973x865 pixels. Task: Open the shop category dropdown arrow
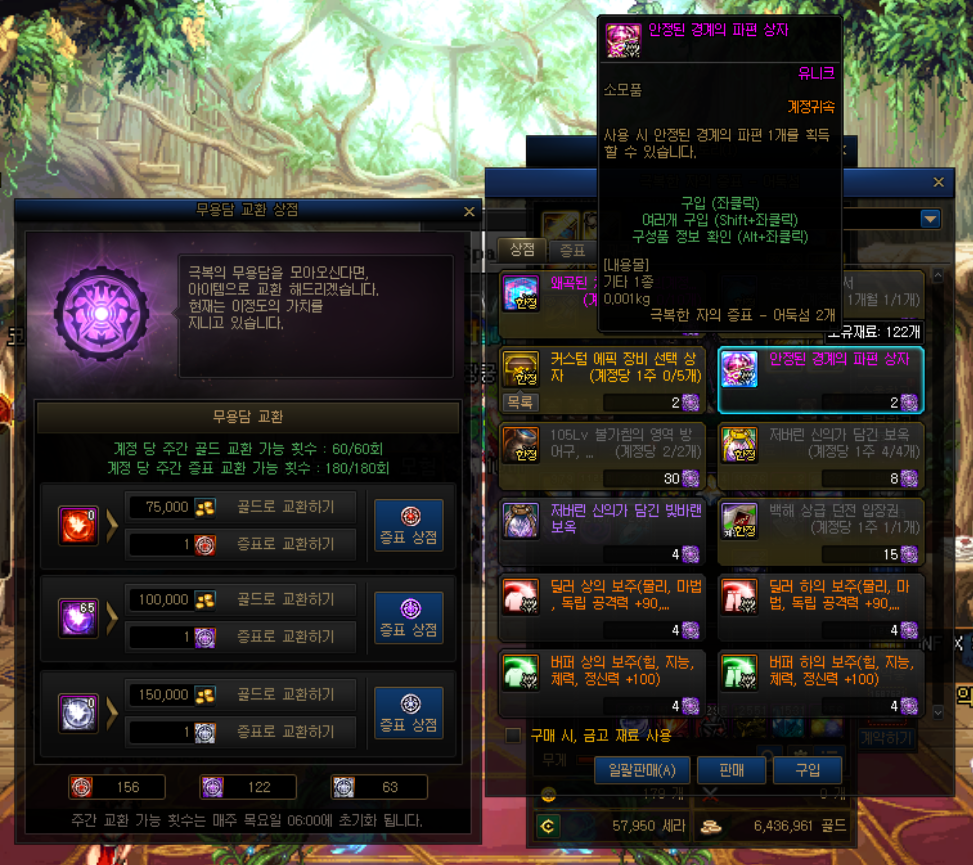pyautogui.click(x=930, y=219)
